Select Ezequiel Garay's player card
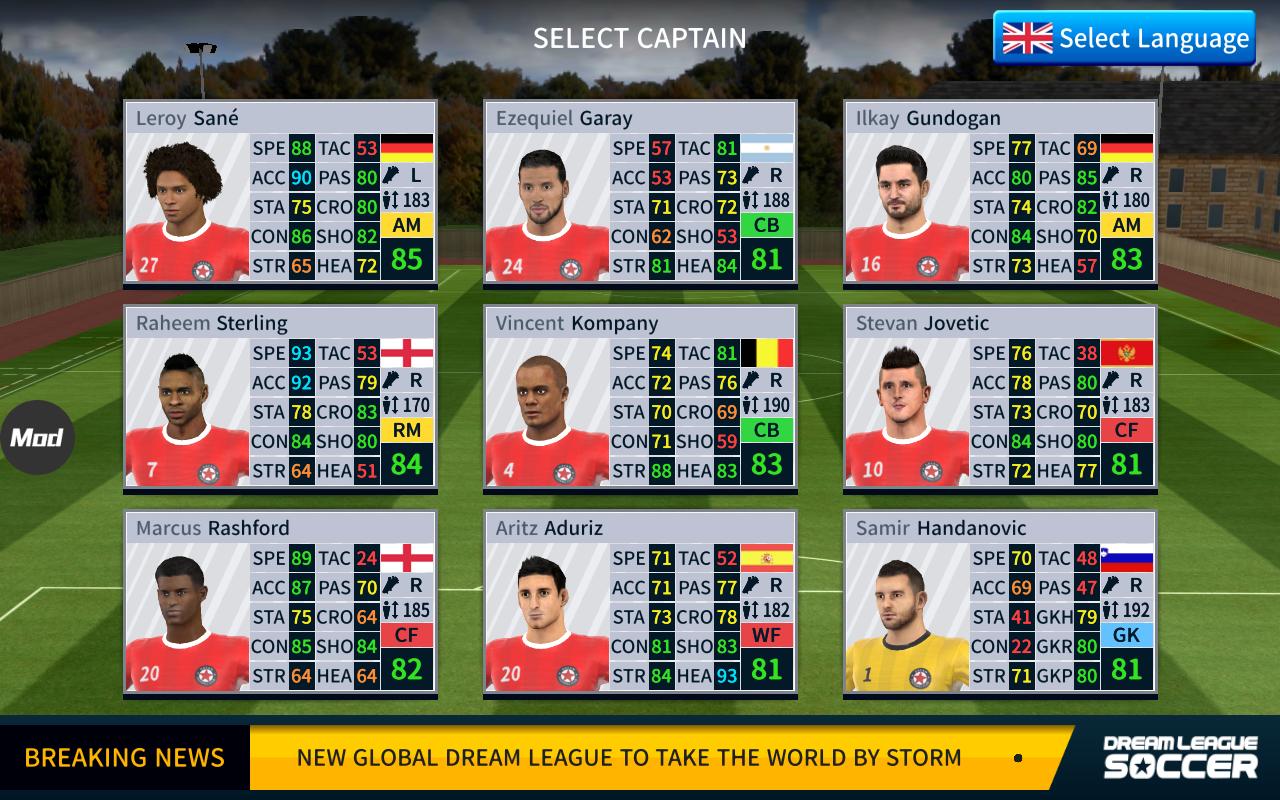Screen dimensions: 1280x800 coord(640,193)
